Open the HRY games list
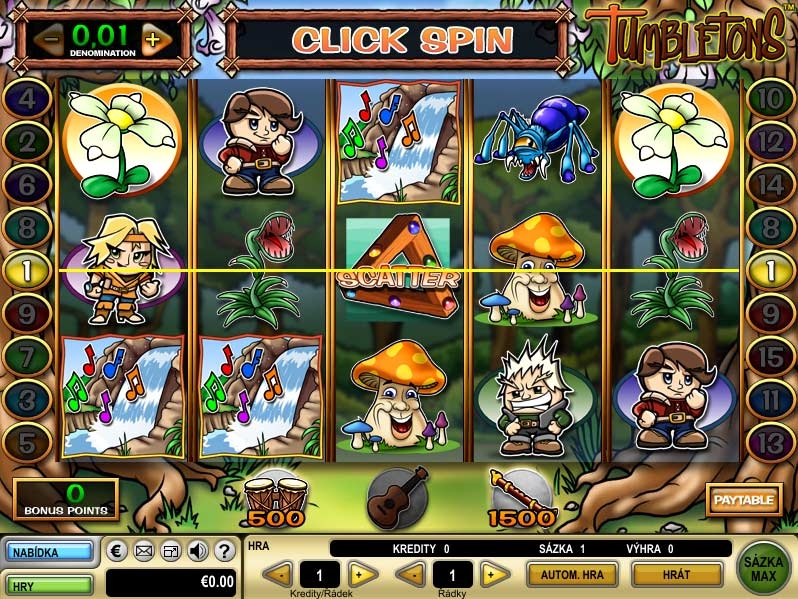798x599 pixels. click(49, 583)
